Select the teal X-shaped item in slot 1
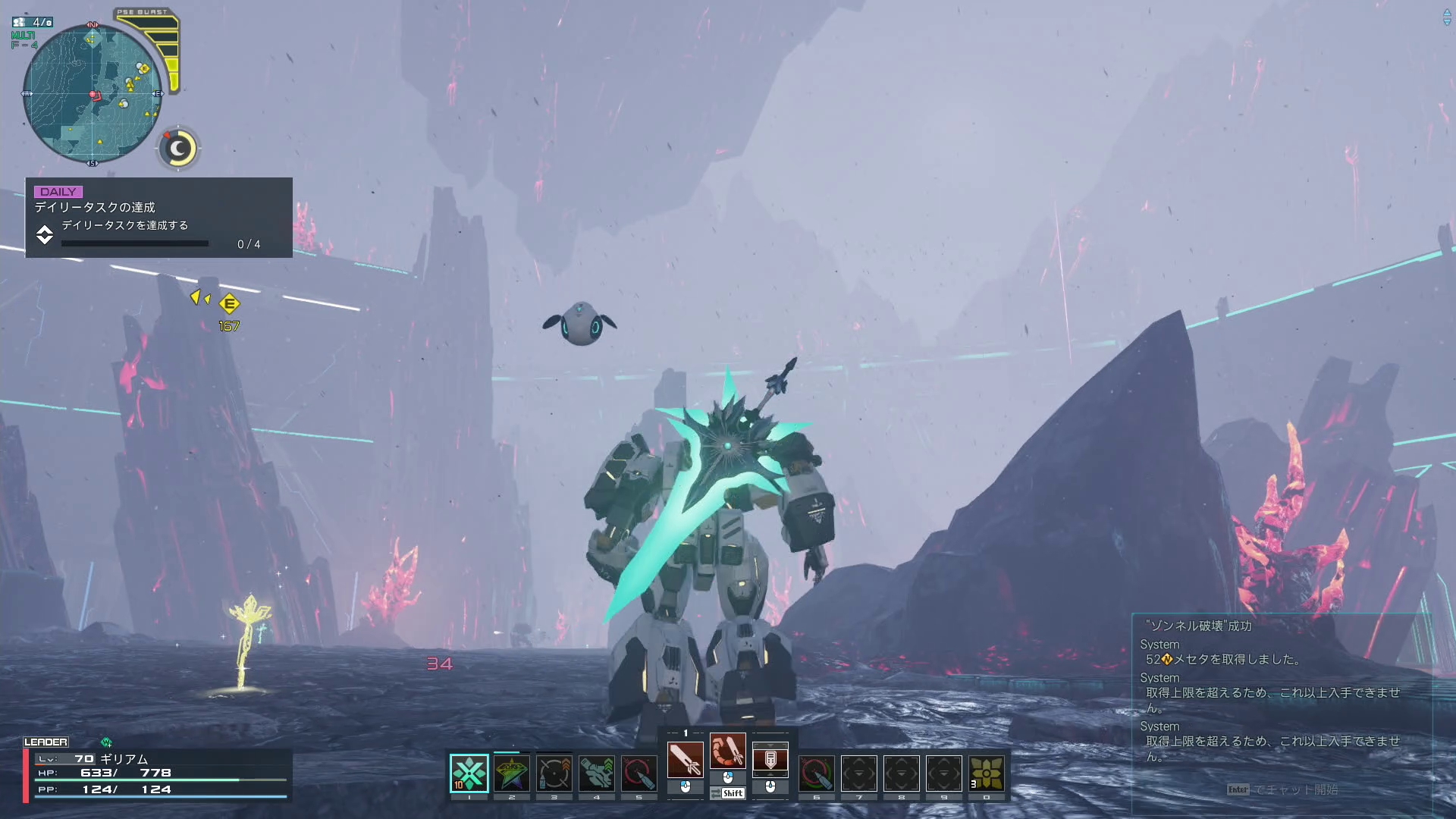 469,773
